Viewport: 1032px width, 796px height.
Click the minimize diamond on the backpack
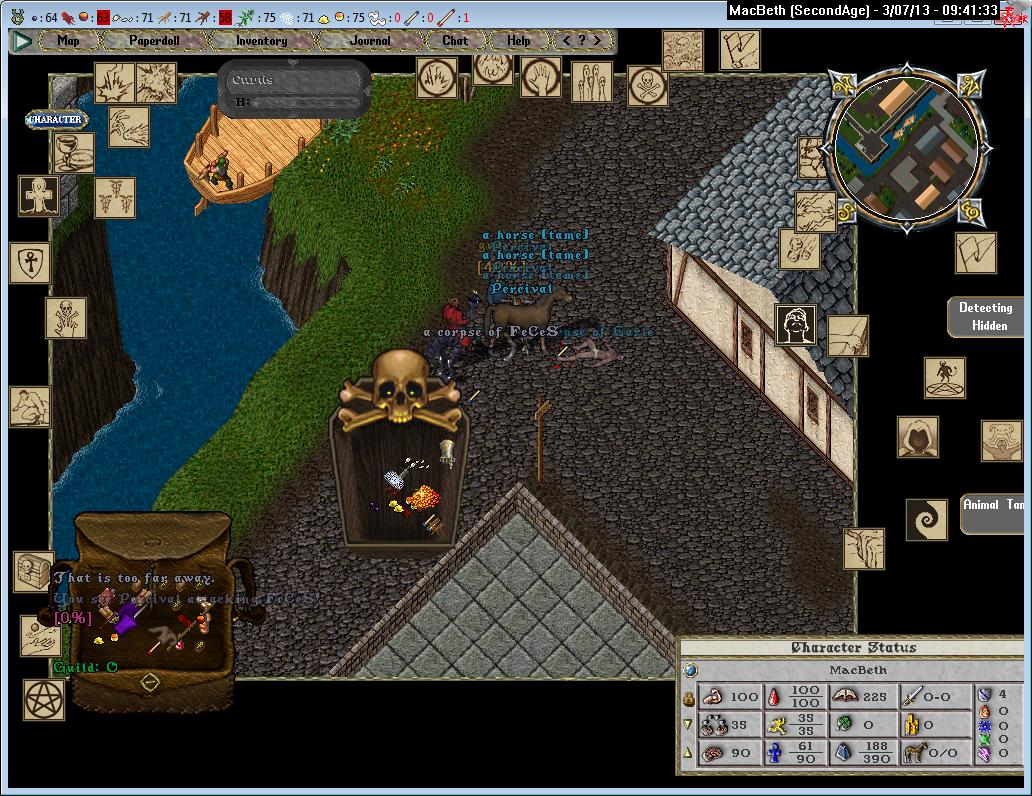tap(150, 683)
